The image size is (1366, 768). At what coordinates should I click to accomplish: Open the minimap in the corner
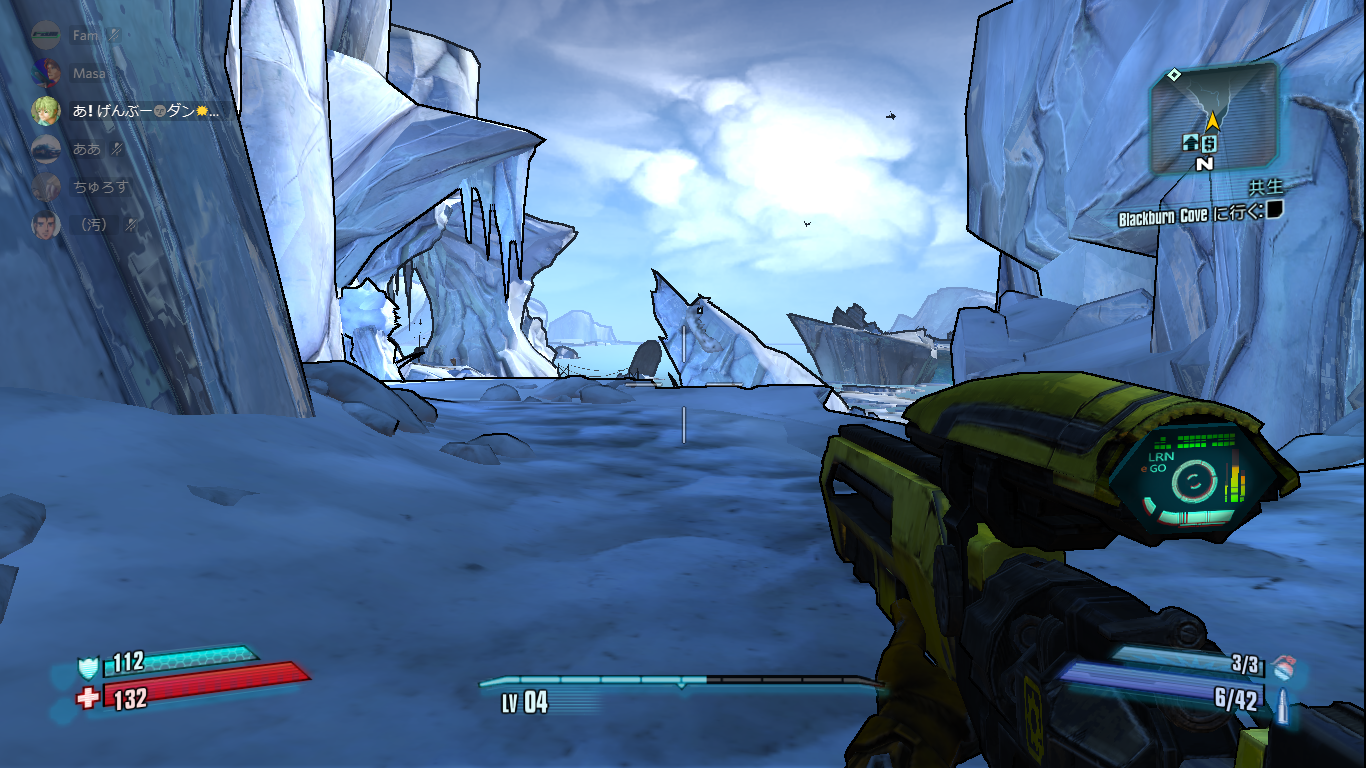[1213, 116]
